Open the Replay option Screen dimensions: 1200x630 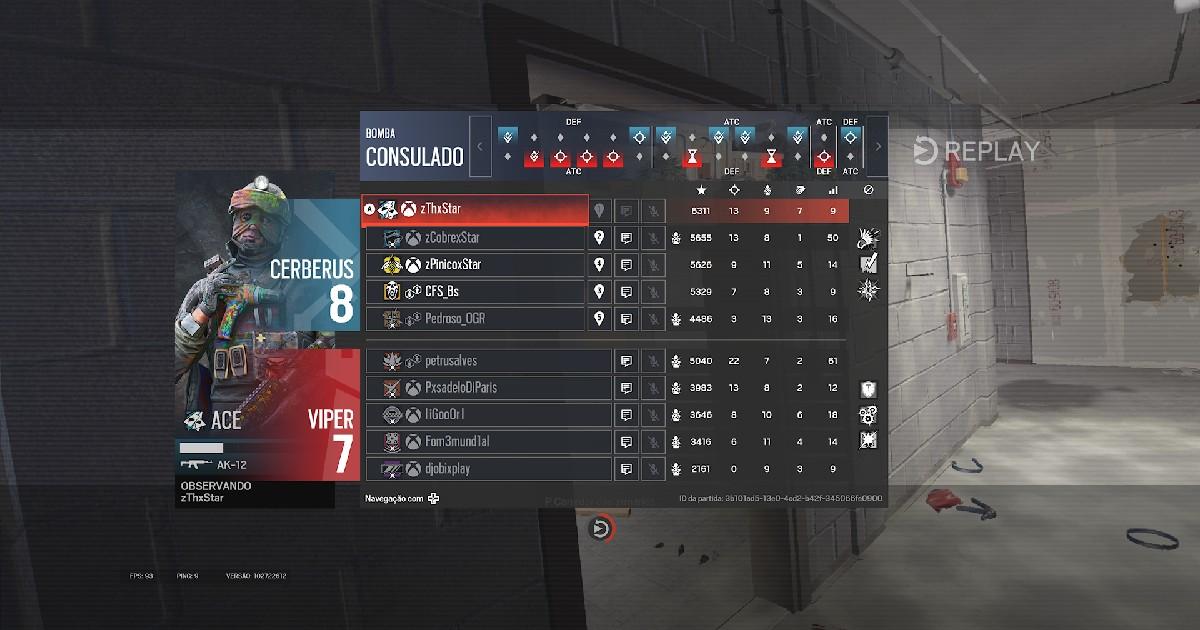click(x=976, y=151)
